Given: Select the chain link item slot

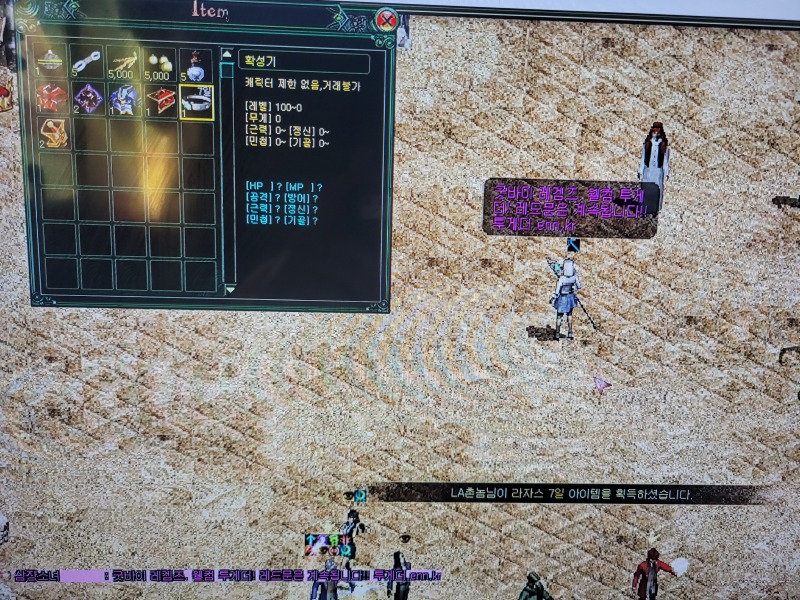Looking at the screenshot, I should click(88, 61).
